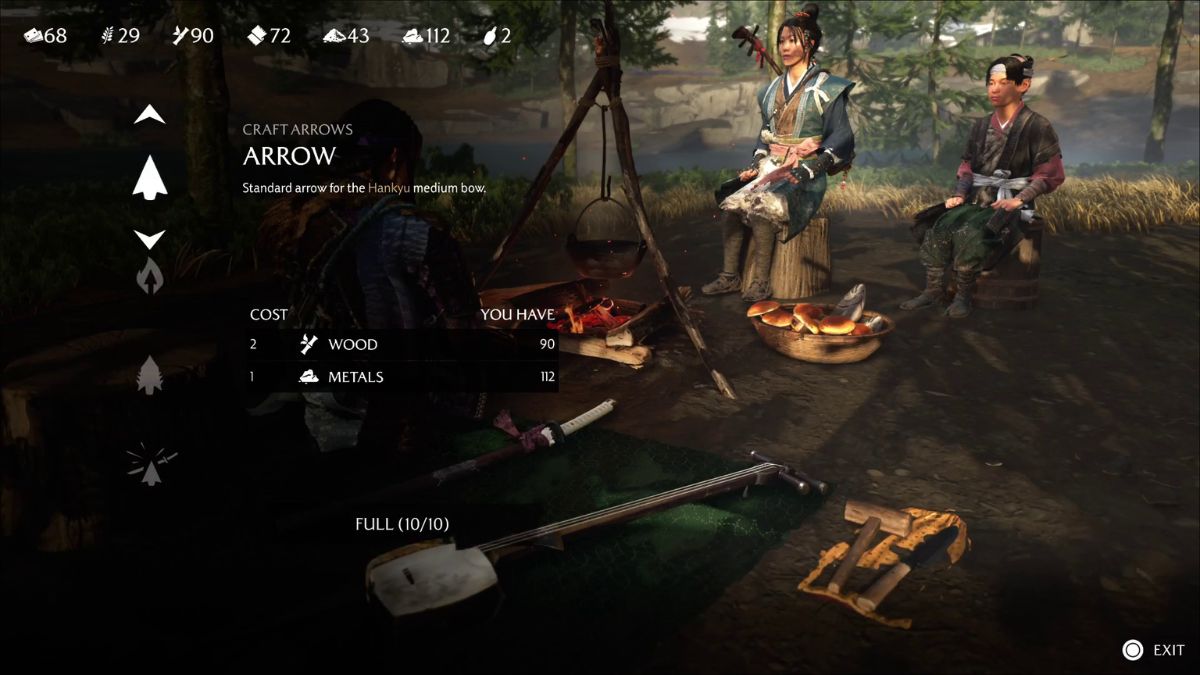Image resolution: width=1200 pixels, height=675 pixels.
Task: Select the standard arrow icon
Action: click(x=150, y=178)
